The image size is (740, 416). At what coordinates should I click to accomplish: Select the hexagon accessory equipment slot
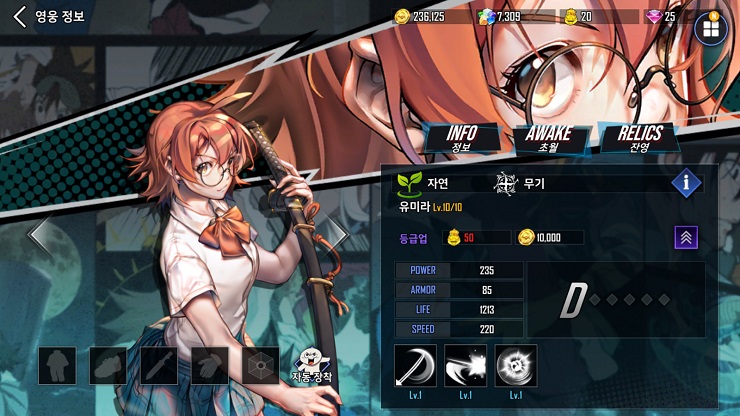(262, 366)
